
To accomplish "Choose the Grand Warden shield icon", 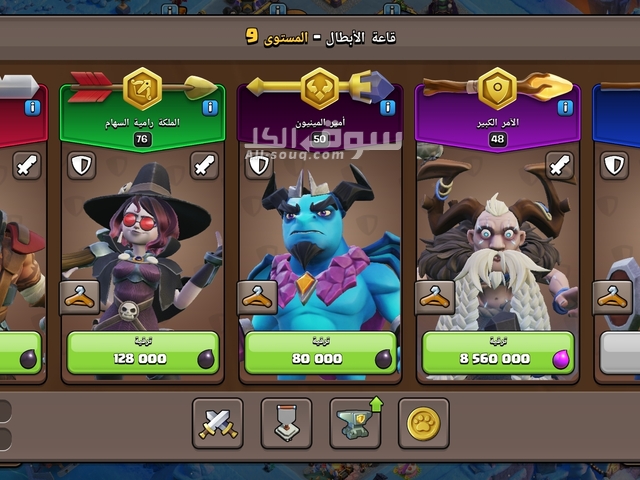I will coord(436,165).
